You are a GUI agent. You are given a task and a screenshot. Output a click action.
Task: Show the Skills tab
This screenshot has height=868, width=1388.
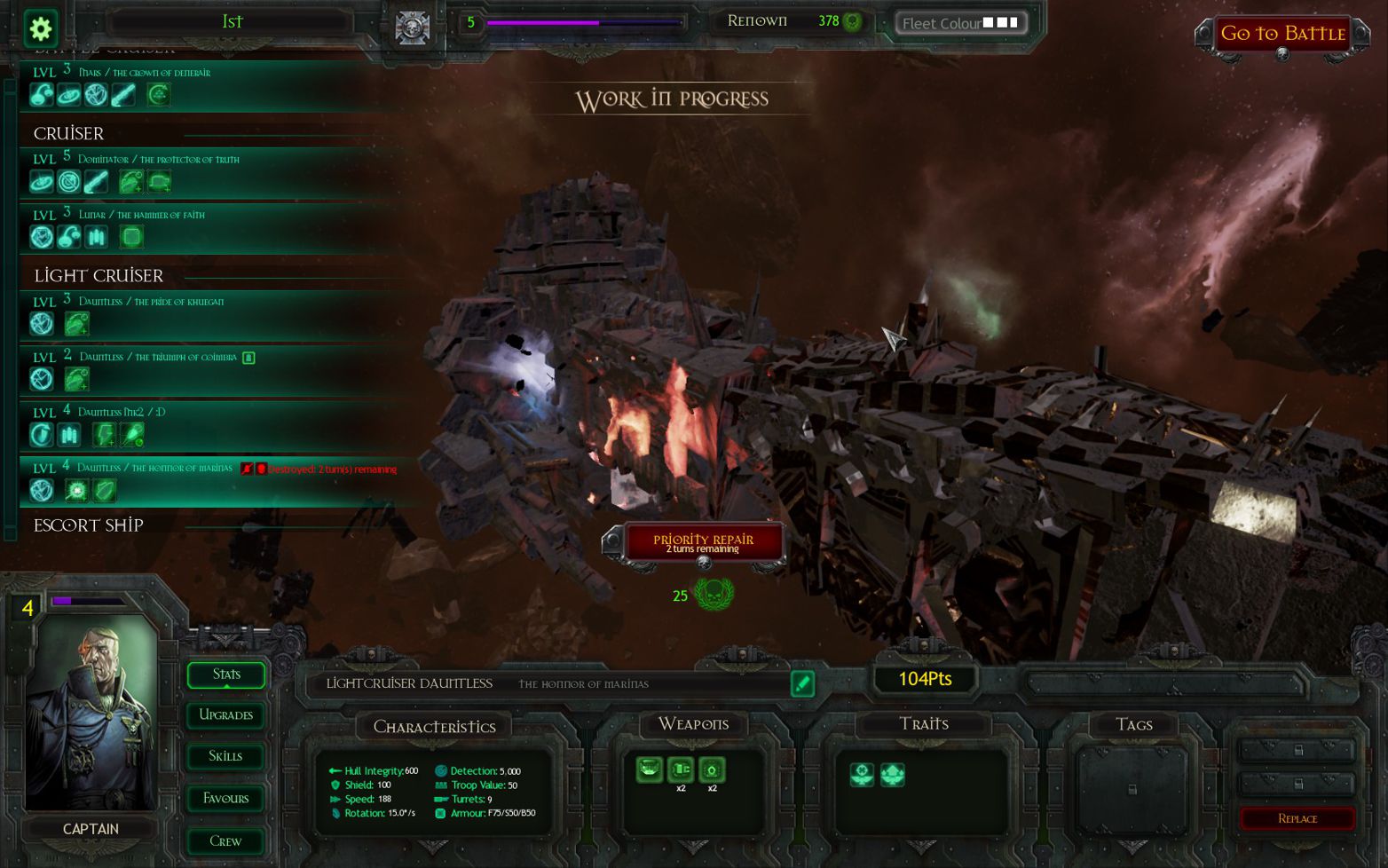point(226,756)
